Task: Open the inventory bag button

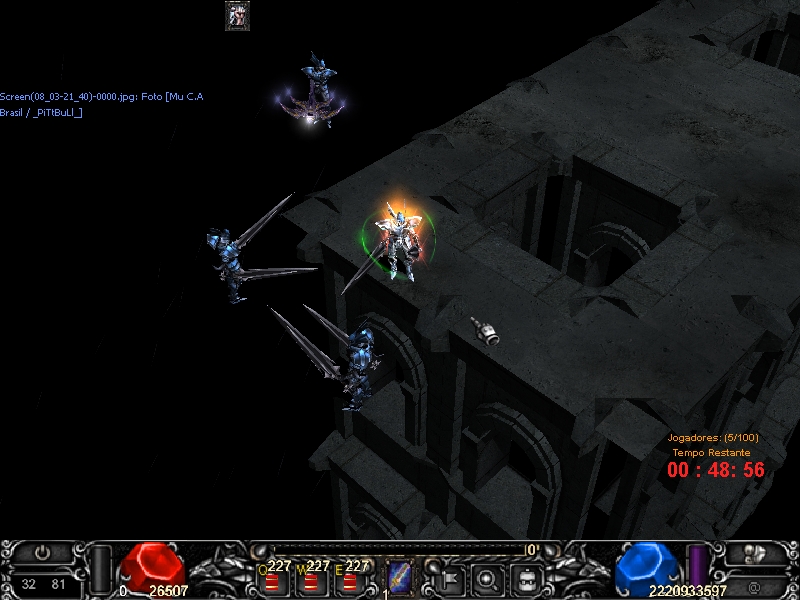Action: point(527,578)
